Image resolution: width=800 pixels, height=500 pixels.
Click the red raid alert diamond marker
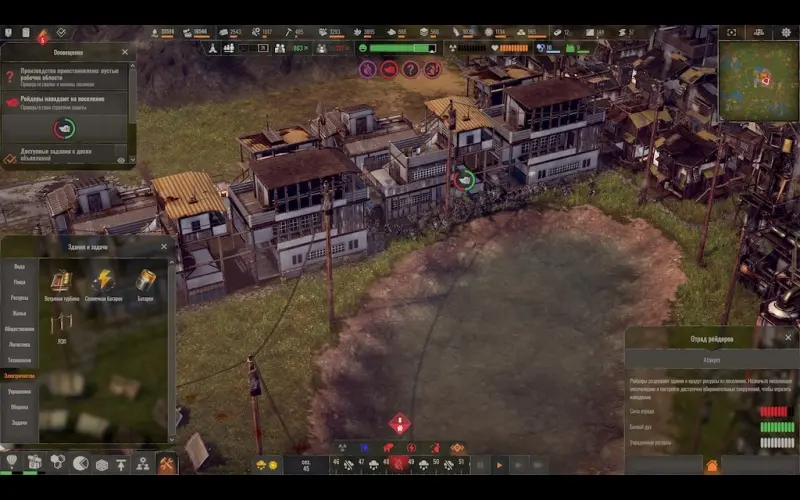[400, 423]
